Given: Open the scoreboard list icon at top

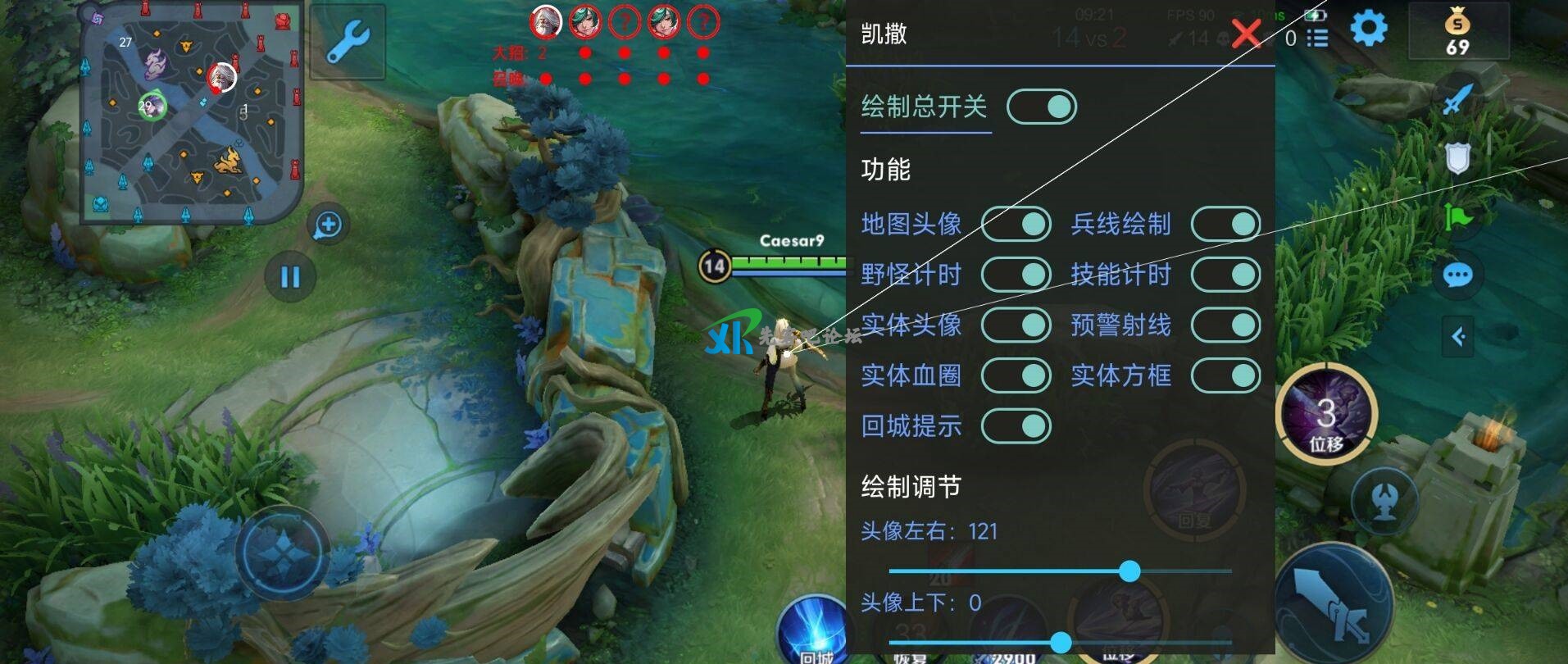Looking at the screenshot, I should (1318, 36).
